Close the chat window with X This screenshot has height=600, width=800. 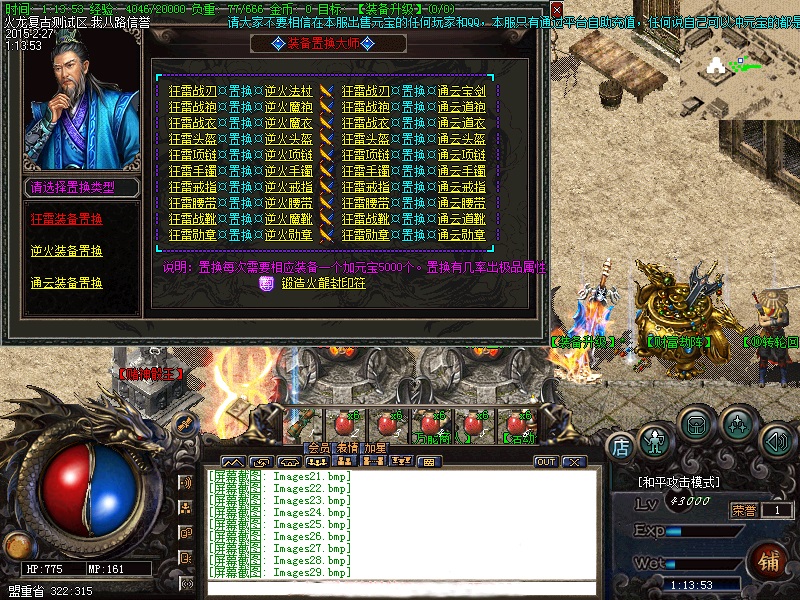click(x=573, y=462)
